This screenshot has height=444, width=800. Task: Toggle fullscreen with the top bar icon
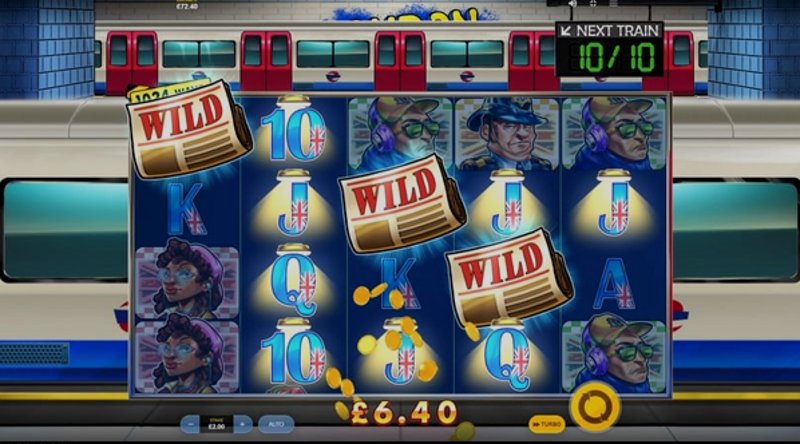pyautogui.click(x=593, y=3)
